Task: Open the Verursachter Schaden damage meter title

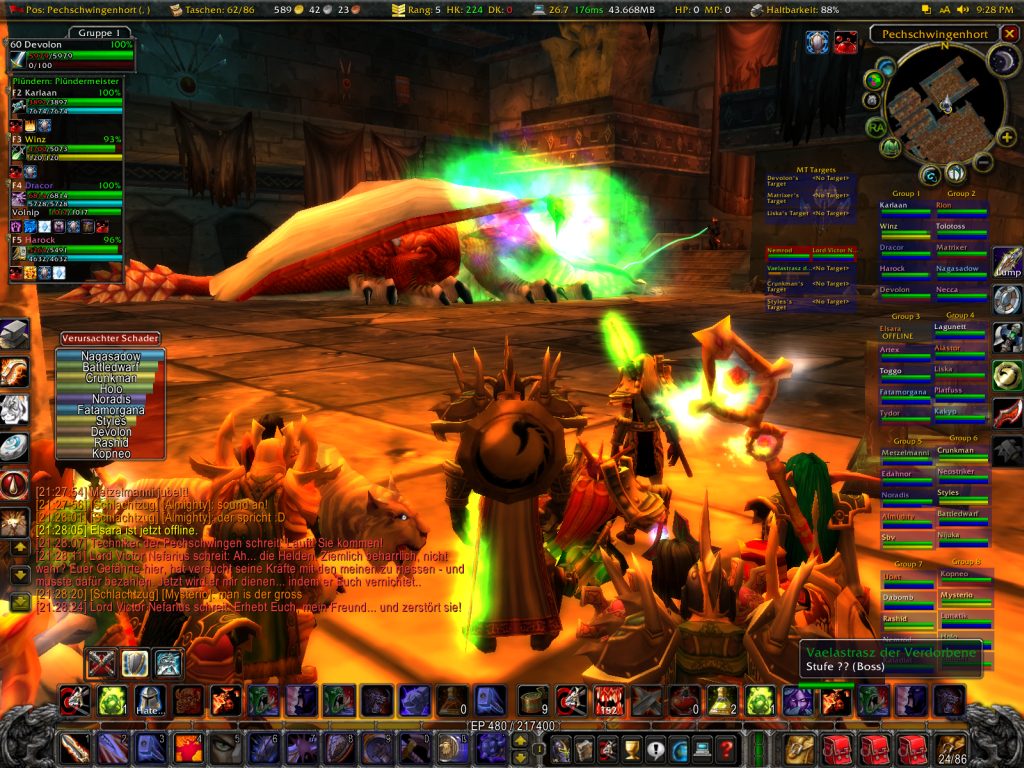Action: pos(109,338)
